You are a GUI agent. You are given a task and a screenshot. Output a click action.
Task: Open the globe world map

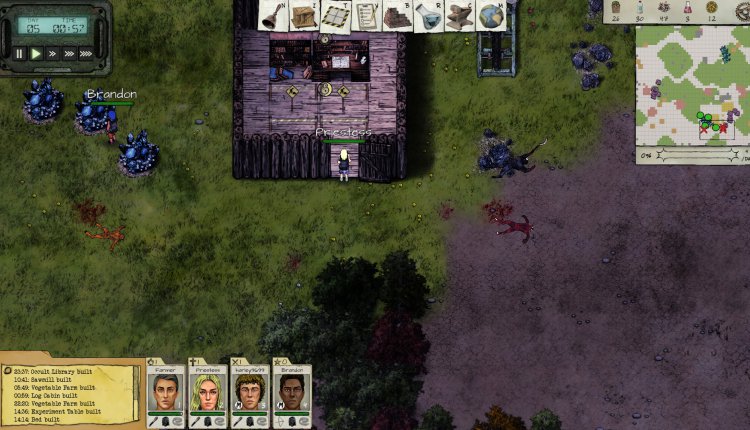pyautogui.click(x=490, y=15)
